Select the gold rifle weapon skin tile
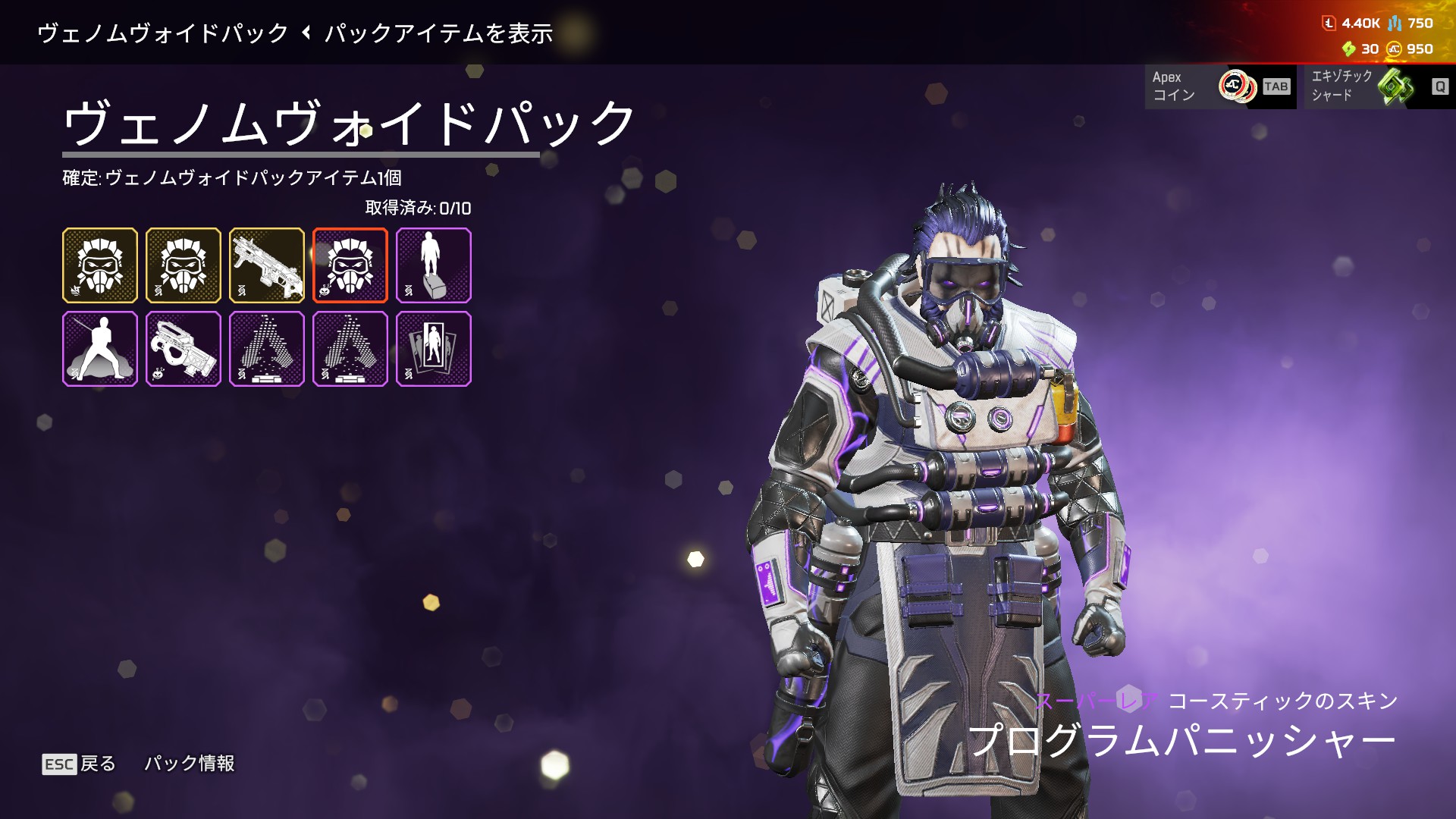Viewport: 1456px width, 819px height. point(266,265)
